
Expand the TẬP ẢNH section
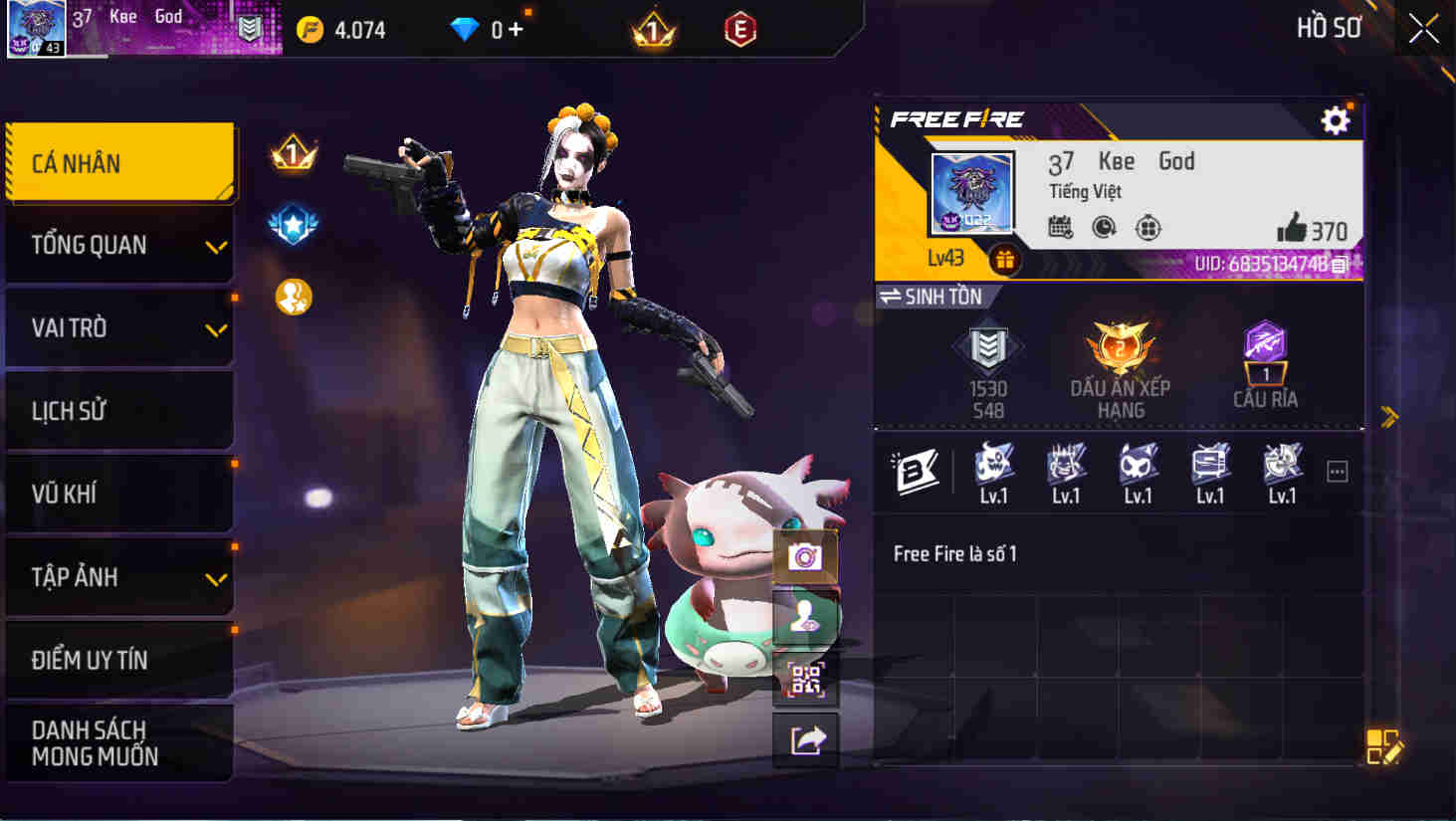point(119,577)
